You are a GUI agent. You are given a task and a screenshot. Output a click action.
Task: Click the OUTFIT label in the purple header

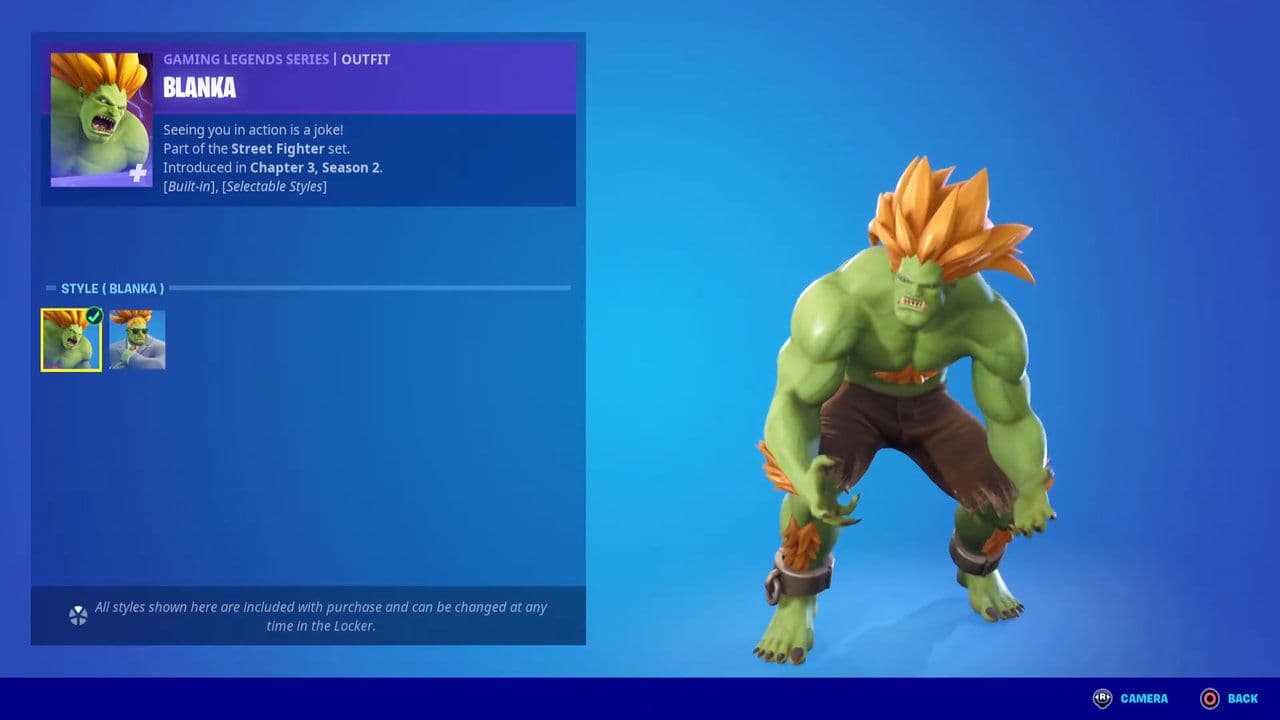point(365,59)
